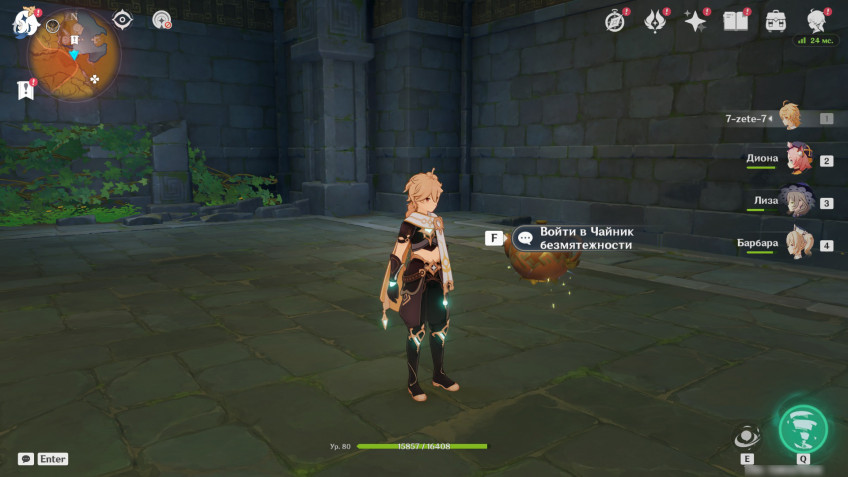Choose "Войти в Чайник безмятежности" prompt
848x477 pixels.
click(x=585, y=238)
